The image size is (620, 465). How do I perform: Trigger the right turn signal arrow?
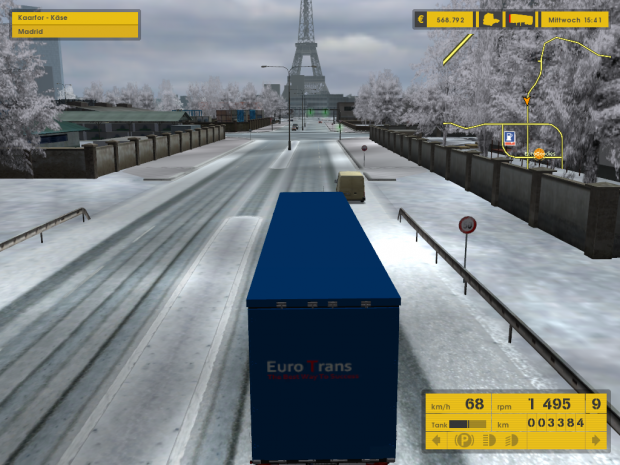coord(597,440)
